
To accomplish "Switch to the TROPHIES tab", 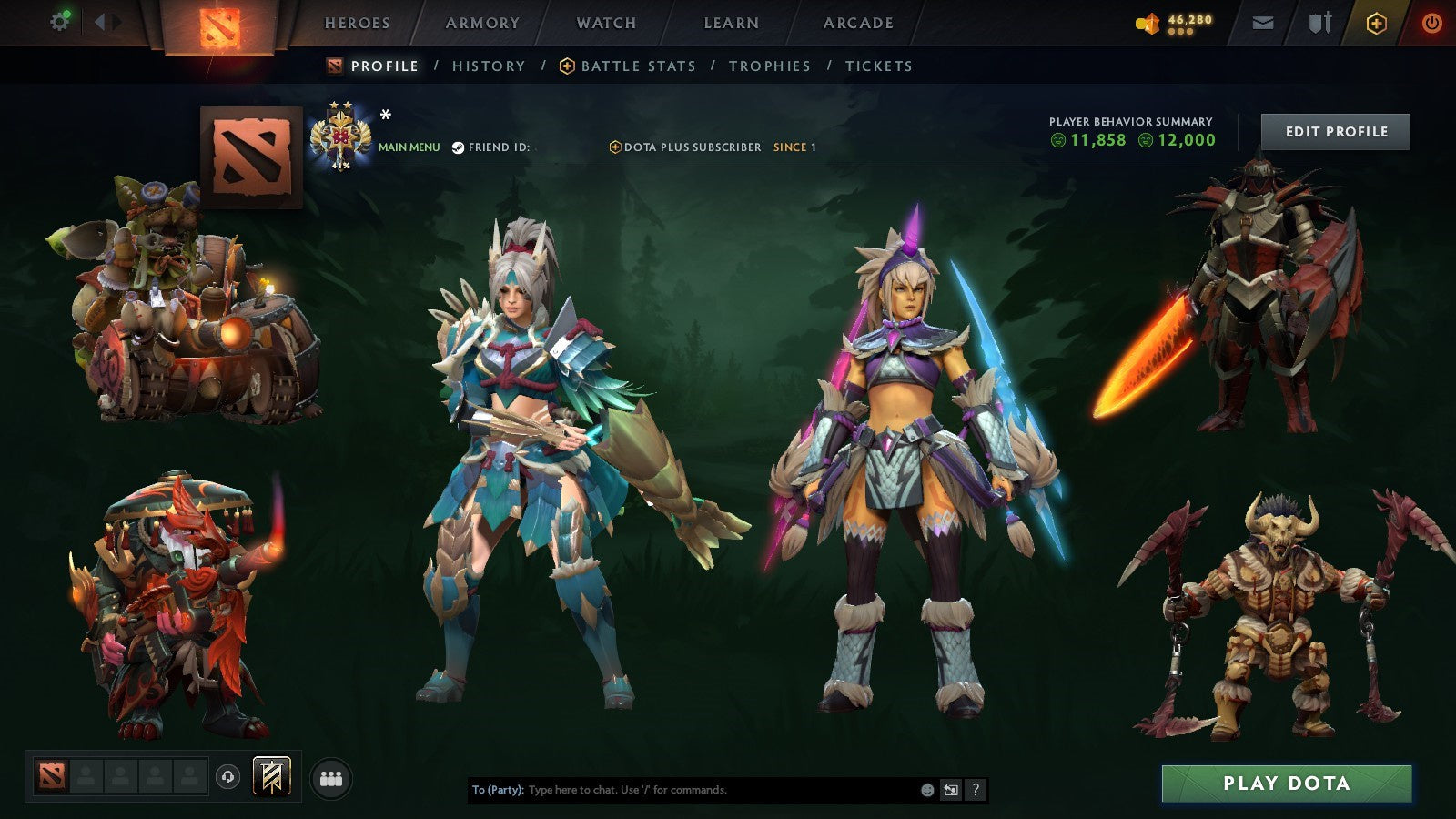I will click(770, 66).
